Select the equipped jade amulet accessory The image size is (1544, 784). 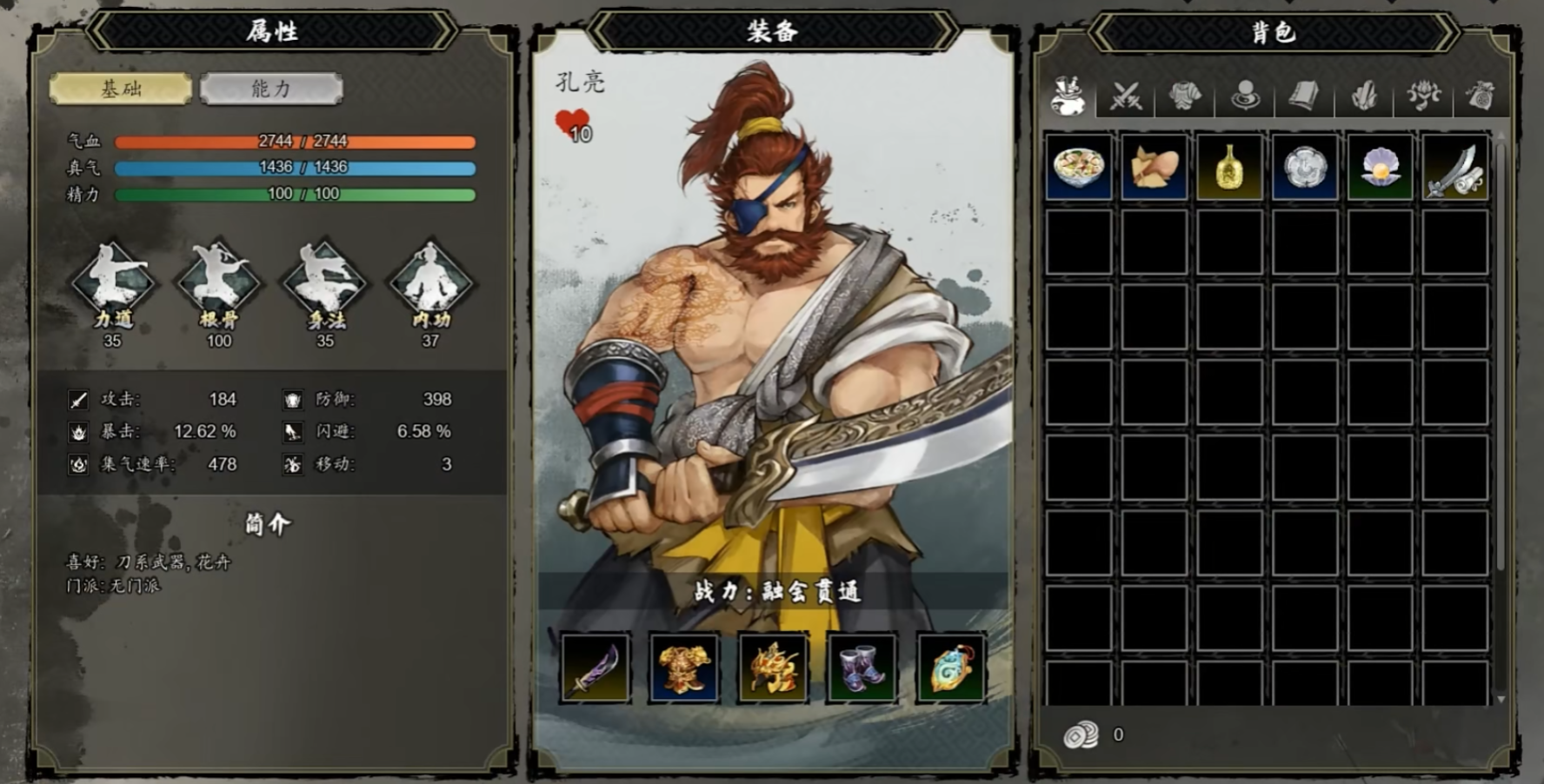tap(950, 668)
